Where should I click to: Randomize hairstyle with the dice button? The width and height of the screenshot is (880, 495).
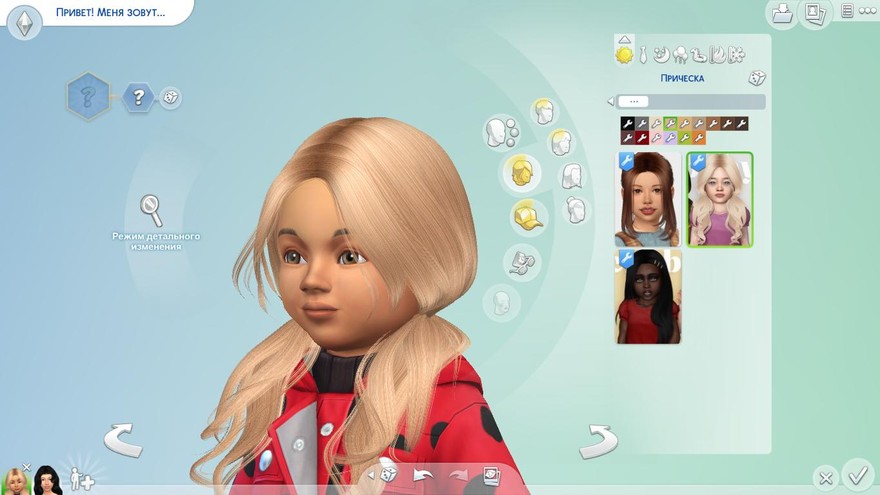(757, 78)
